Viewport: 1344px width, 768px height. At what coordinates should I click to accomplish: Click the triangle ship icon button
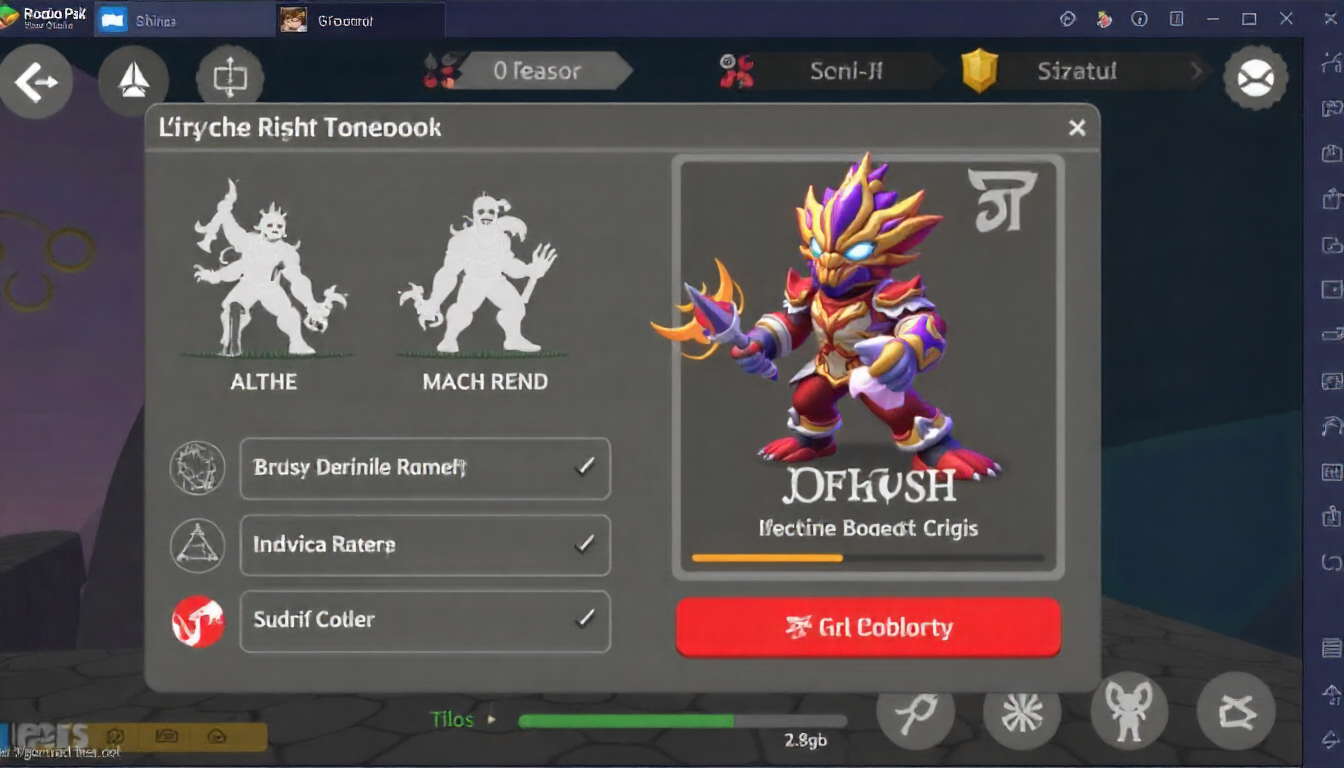point(134,80)
